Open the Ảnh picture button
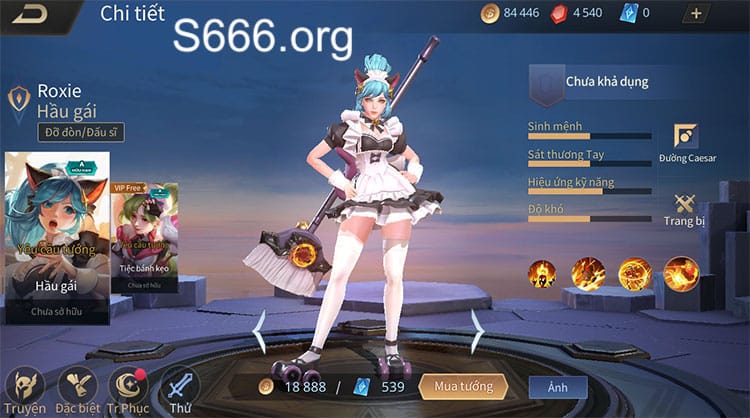Image resolution: width=750 pixels, height=418 pixels. tap(558, 386)
